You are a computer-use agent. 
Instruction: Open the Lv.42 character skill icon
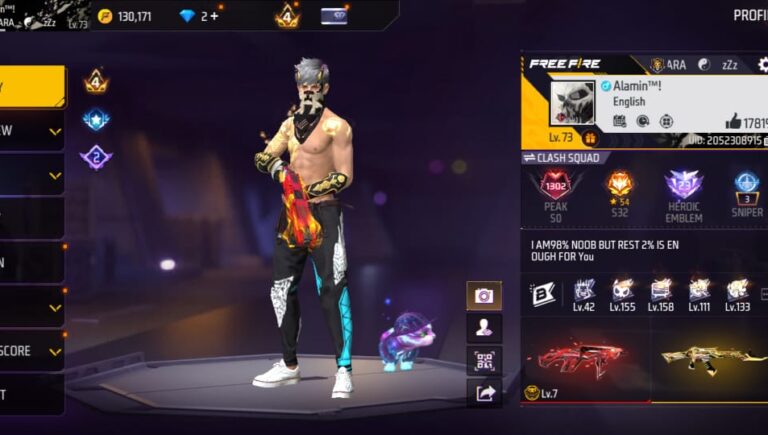click(584, 294)
